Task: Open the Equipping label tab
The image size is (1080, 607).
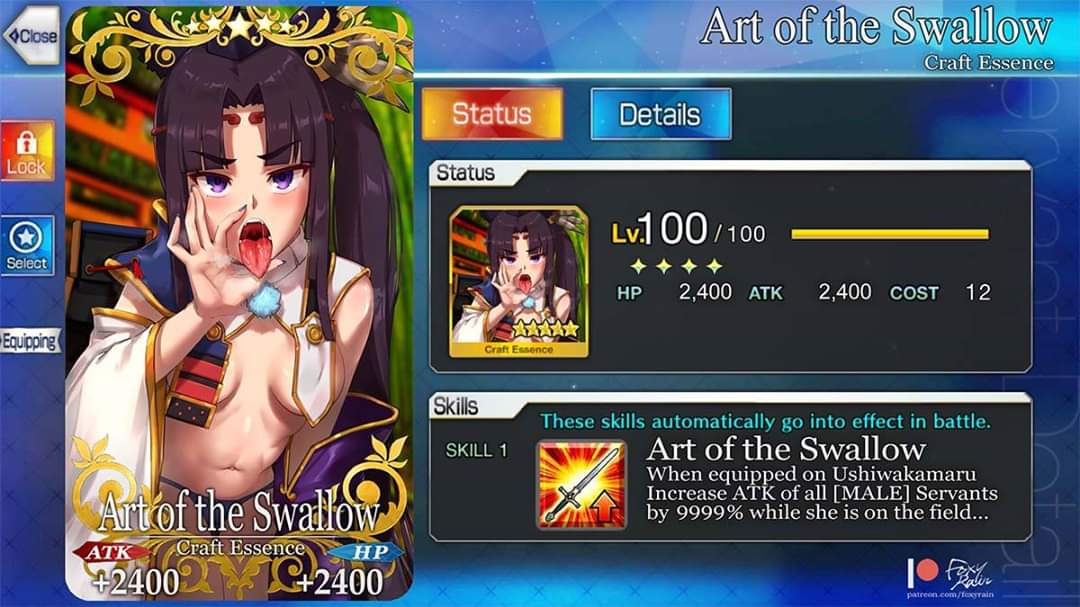Action: (29, 341)
